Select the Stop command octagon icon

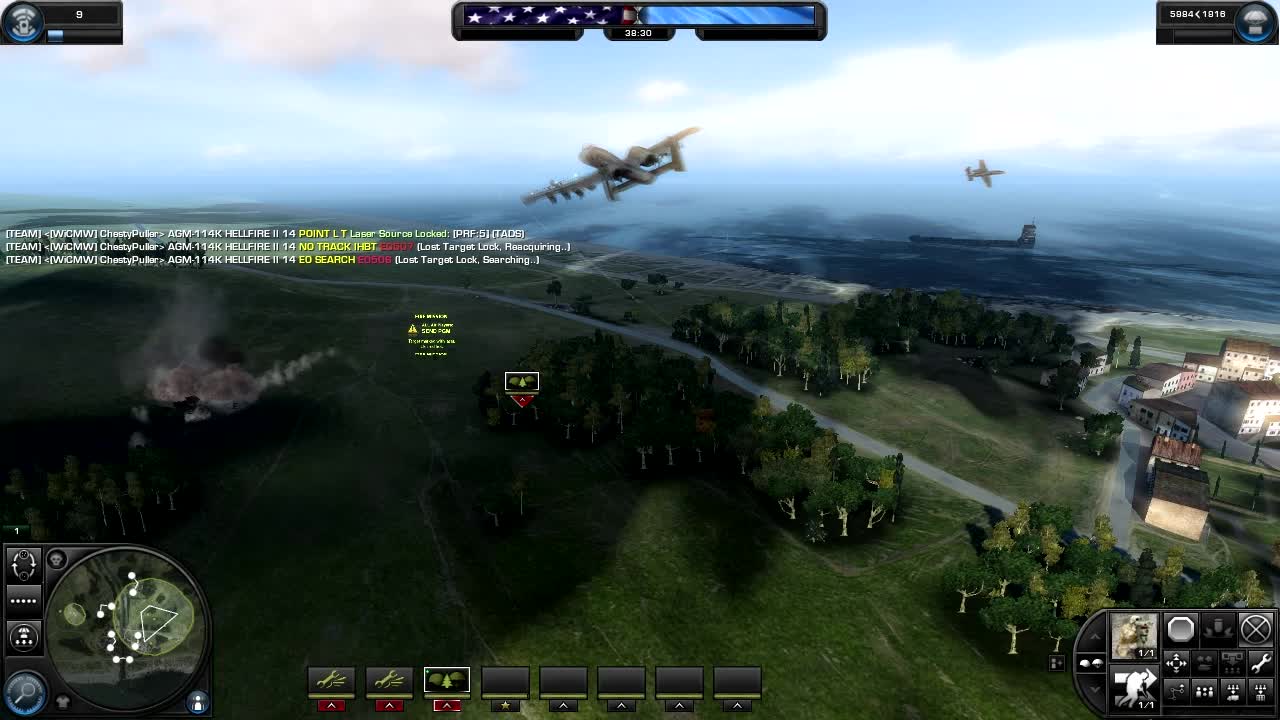(x=1179, y=630)
